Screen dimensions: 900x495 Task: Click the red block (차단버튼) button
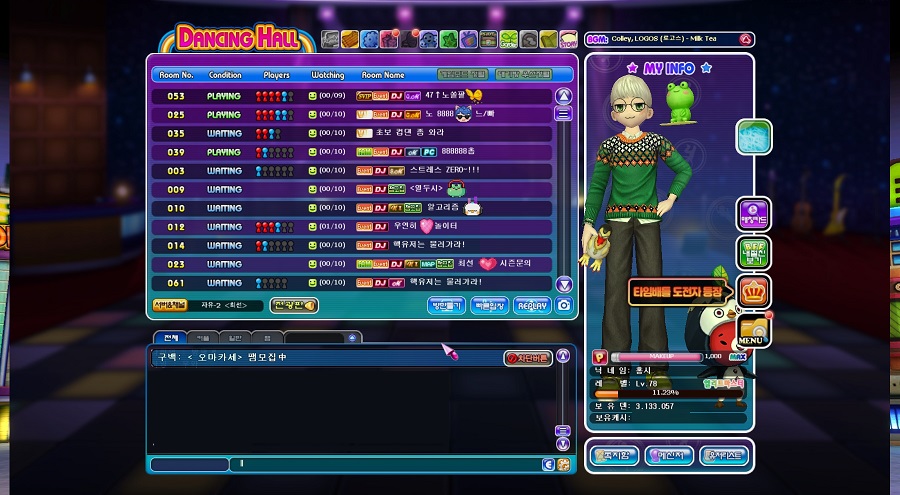click(x=527, y=358)
